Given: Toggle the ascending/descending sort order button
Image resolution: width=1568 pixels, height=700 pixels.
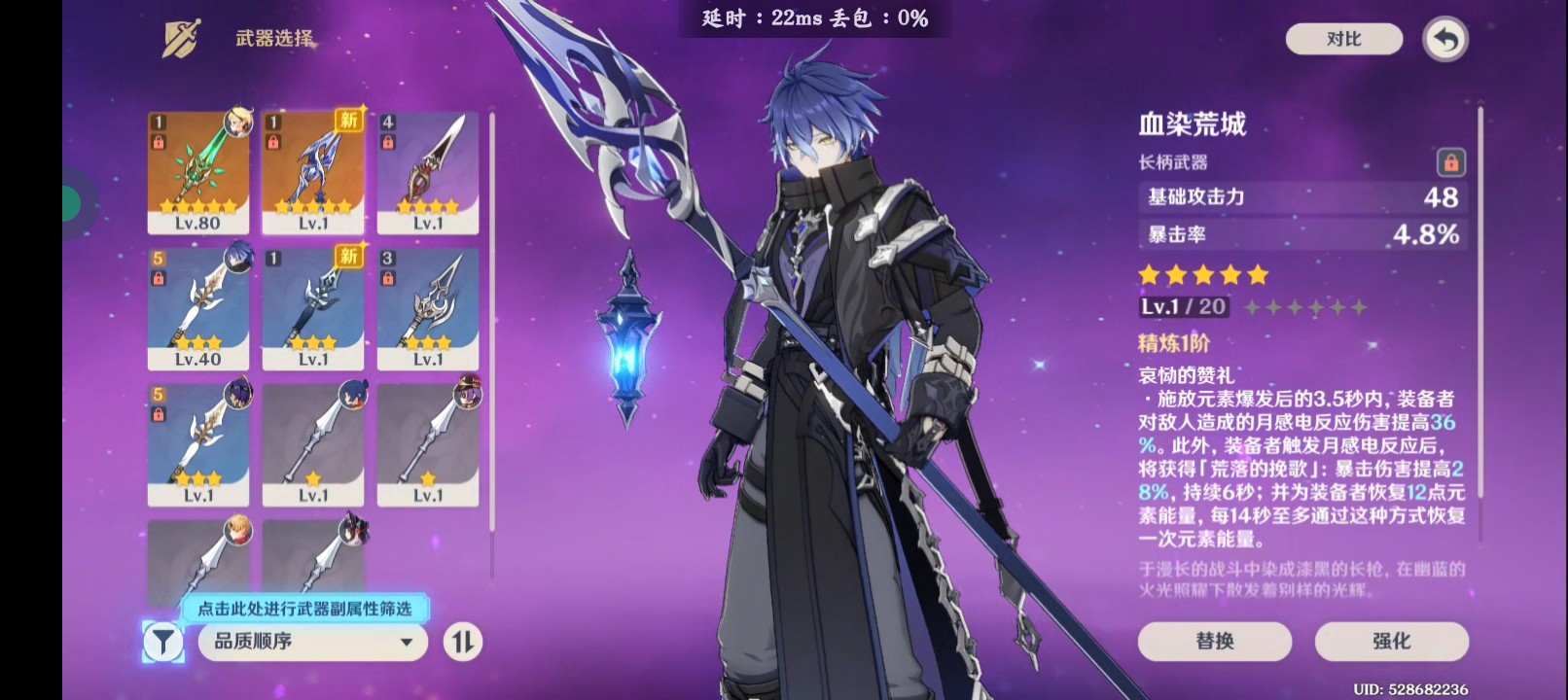Looking at the screenshot, I should [463, 642].
